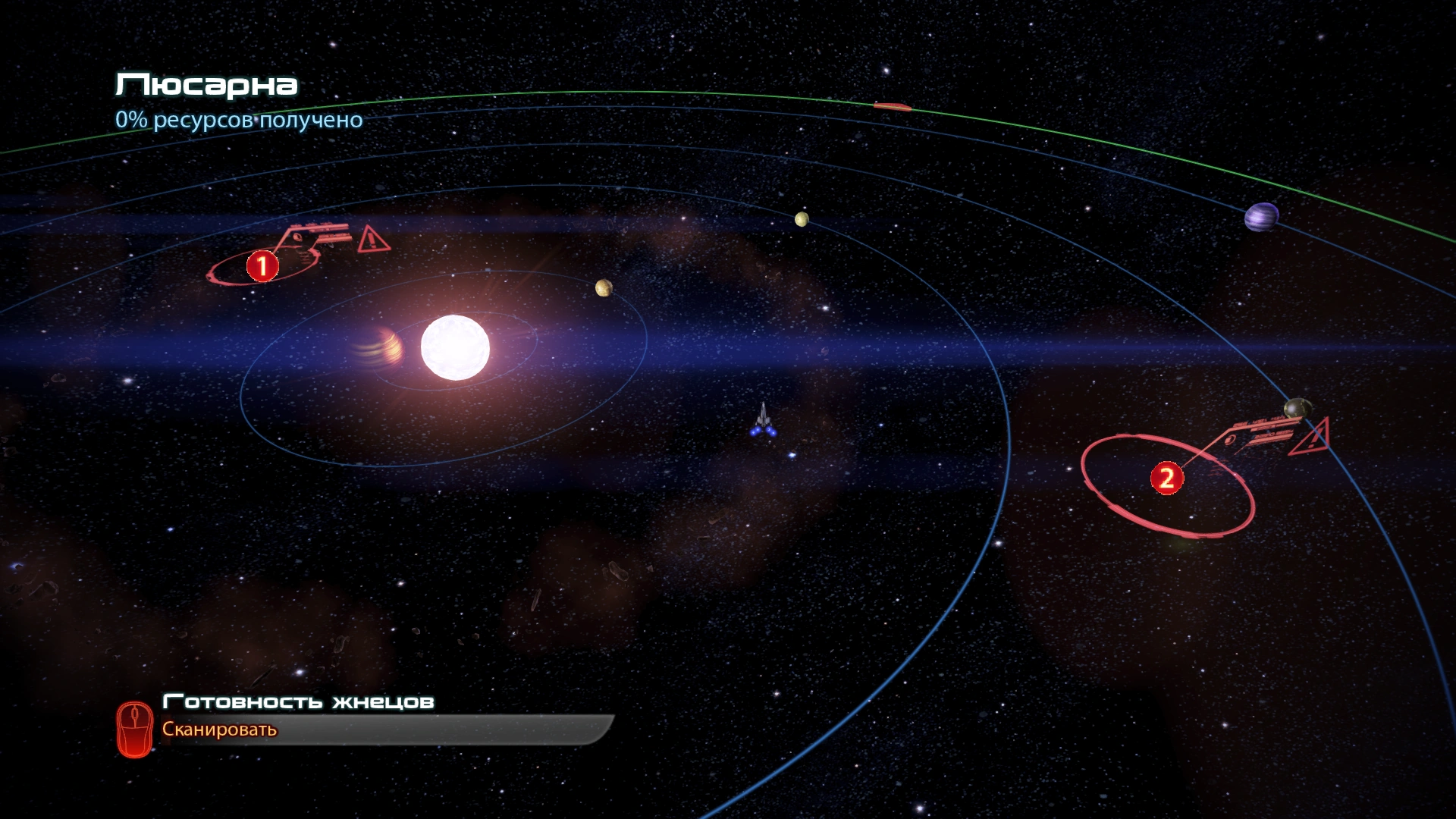
Task: Select the red object on the green orbit
Action: [892, 107]
